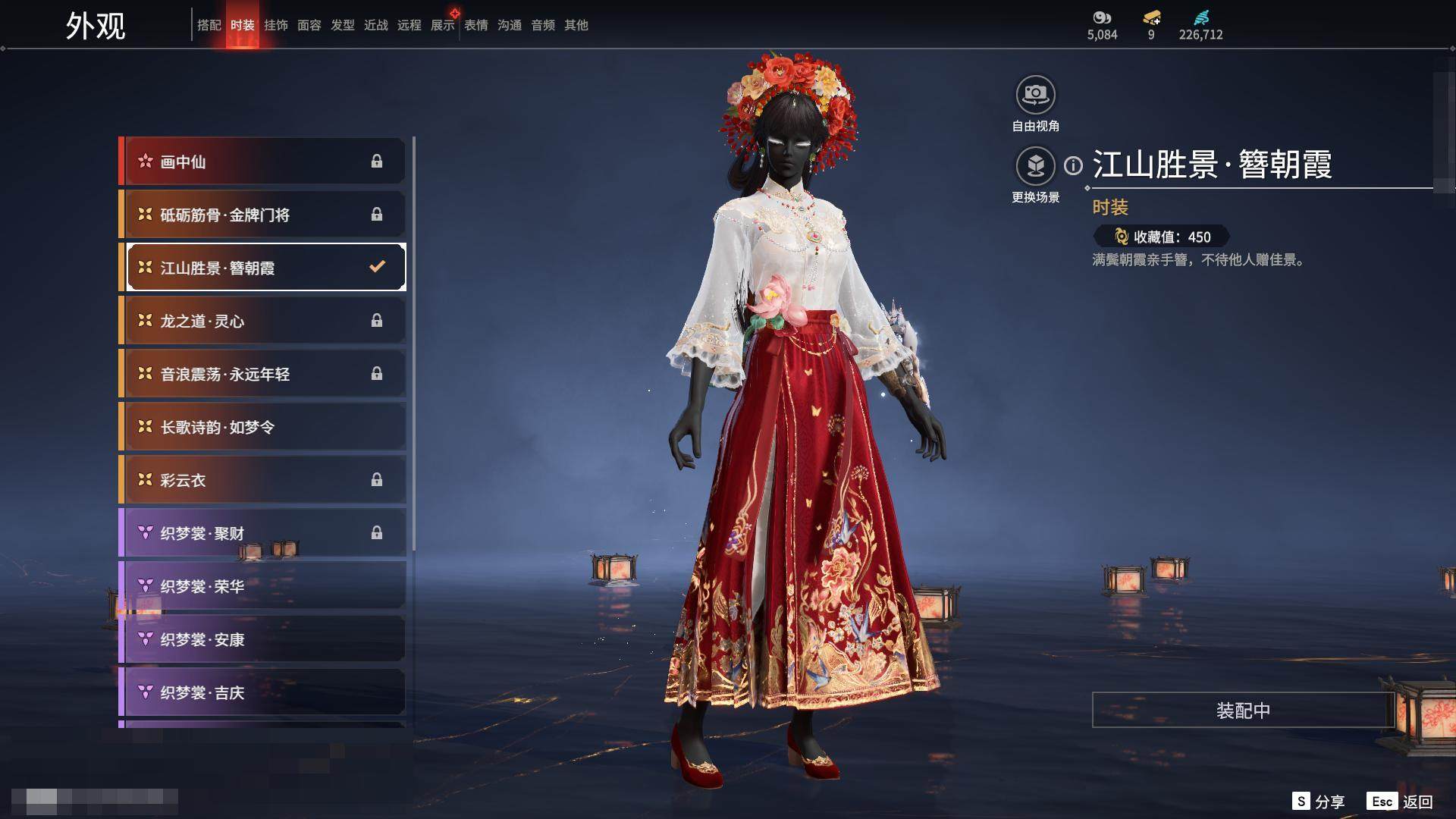Switch to the 发型 hairstyle tab
The height and width of the screenshot is (819, 1456).
(342, 25)
